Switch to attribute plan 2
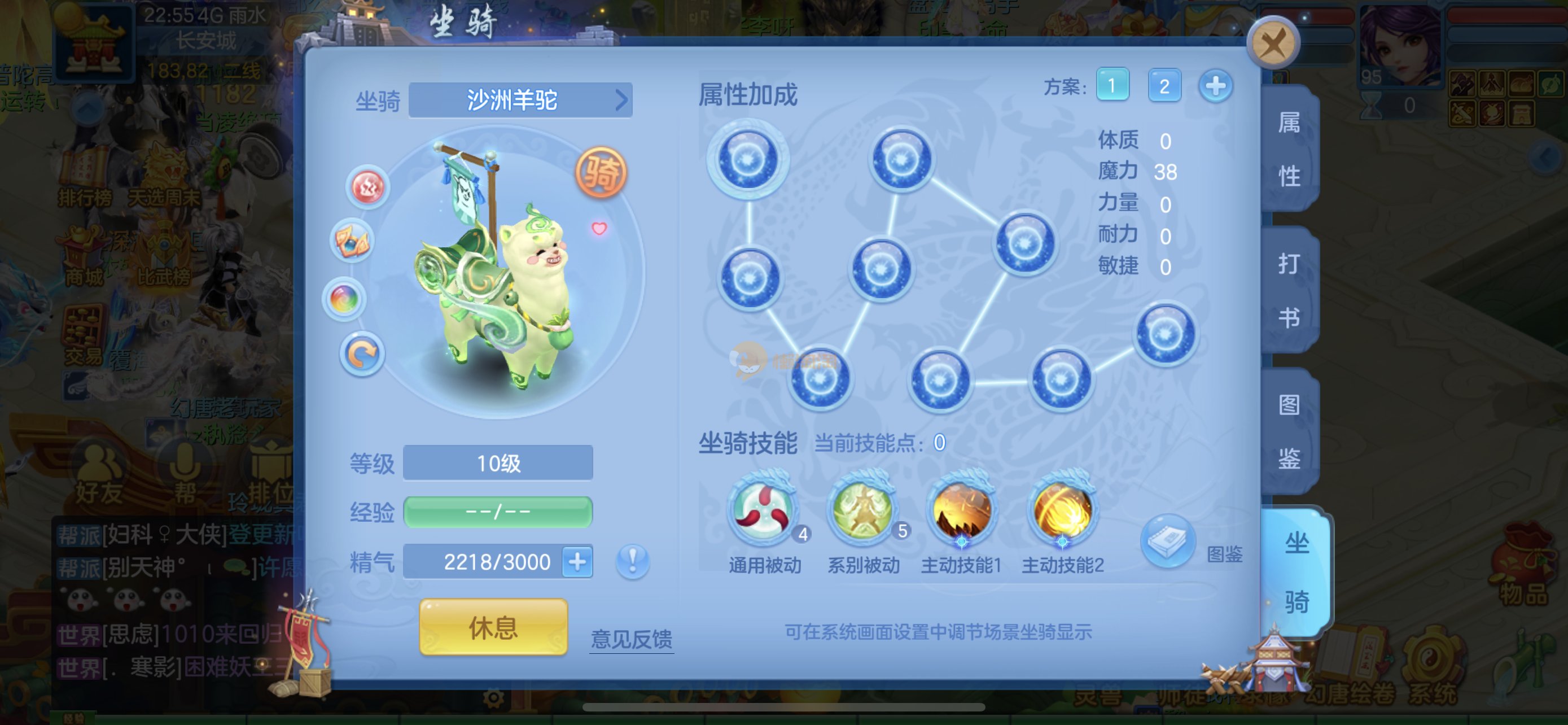The height and width of the screenshot is (725, 1568). click(1164, 86)
